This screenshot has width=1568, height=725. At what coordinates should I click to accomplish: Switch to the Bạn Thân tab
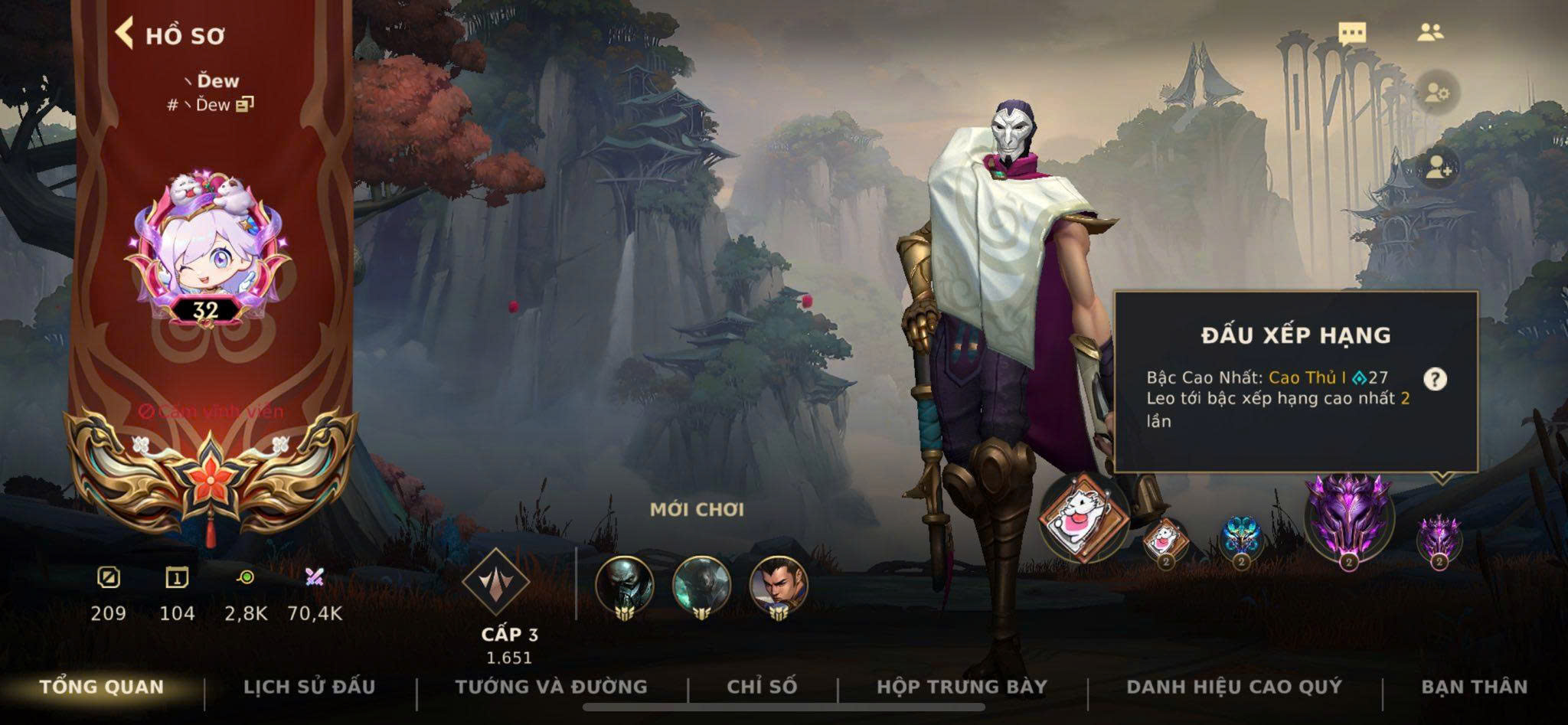(x=1474, y=687)
